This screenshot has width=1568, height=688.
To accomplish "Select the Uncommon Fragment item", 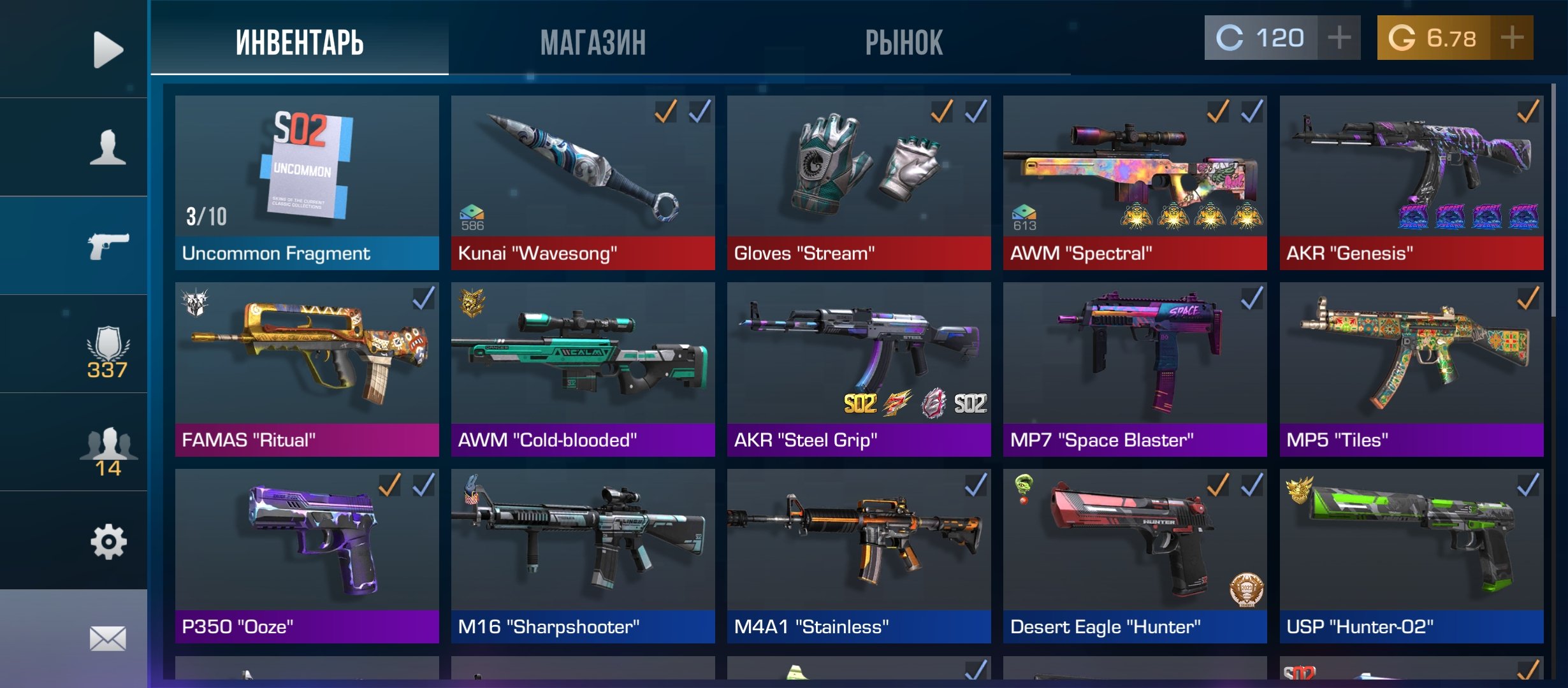I will point(307,182).
